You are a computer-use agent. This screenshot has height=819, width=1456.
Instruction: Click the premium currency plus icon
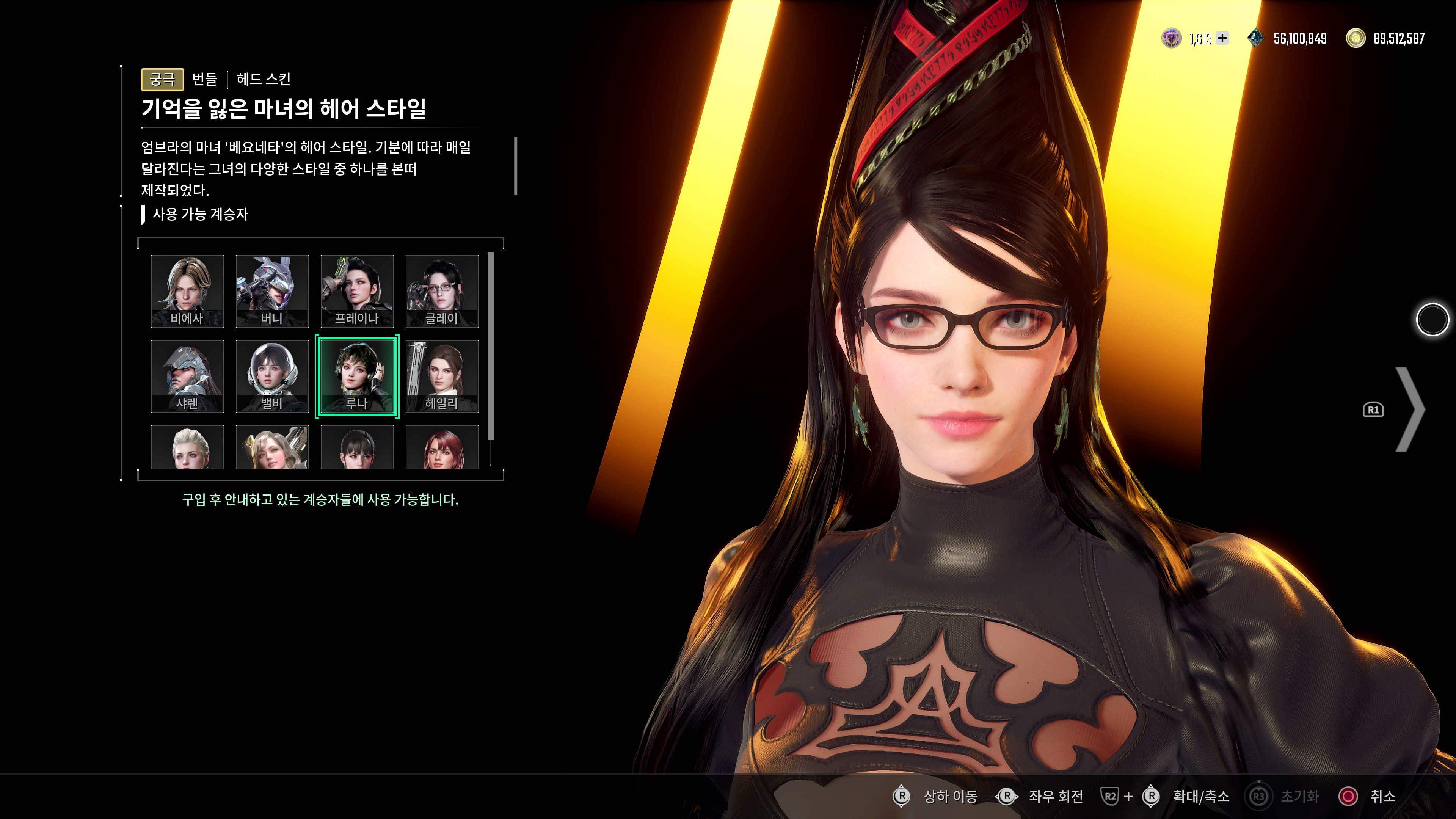1222,38
